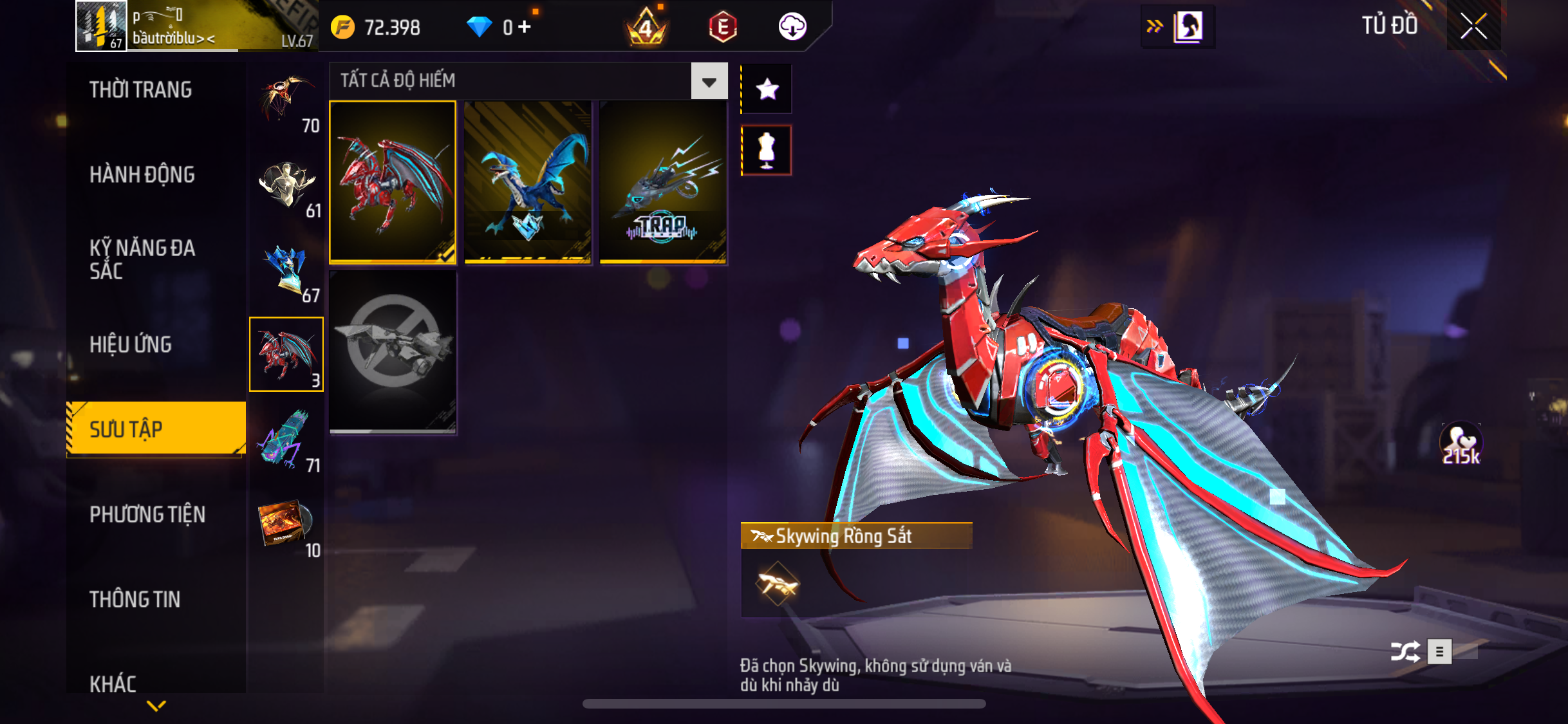Viewport: 1568px width, 724px height.
Task: Open the red E elite pass icon
Action: (x=722, y=27)
